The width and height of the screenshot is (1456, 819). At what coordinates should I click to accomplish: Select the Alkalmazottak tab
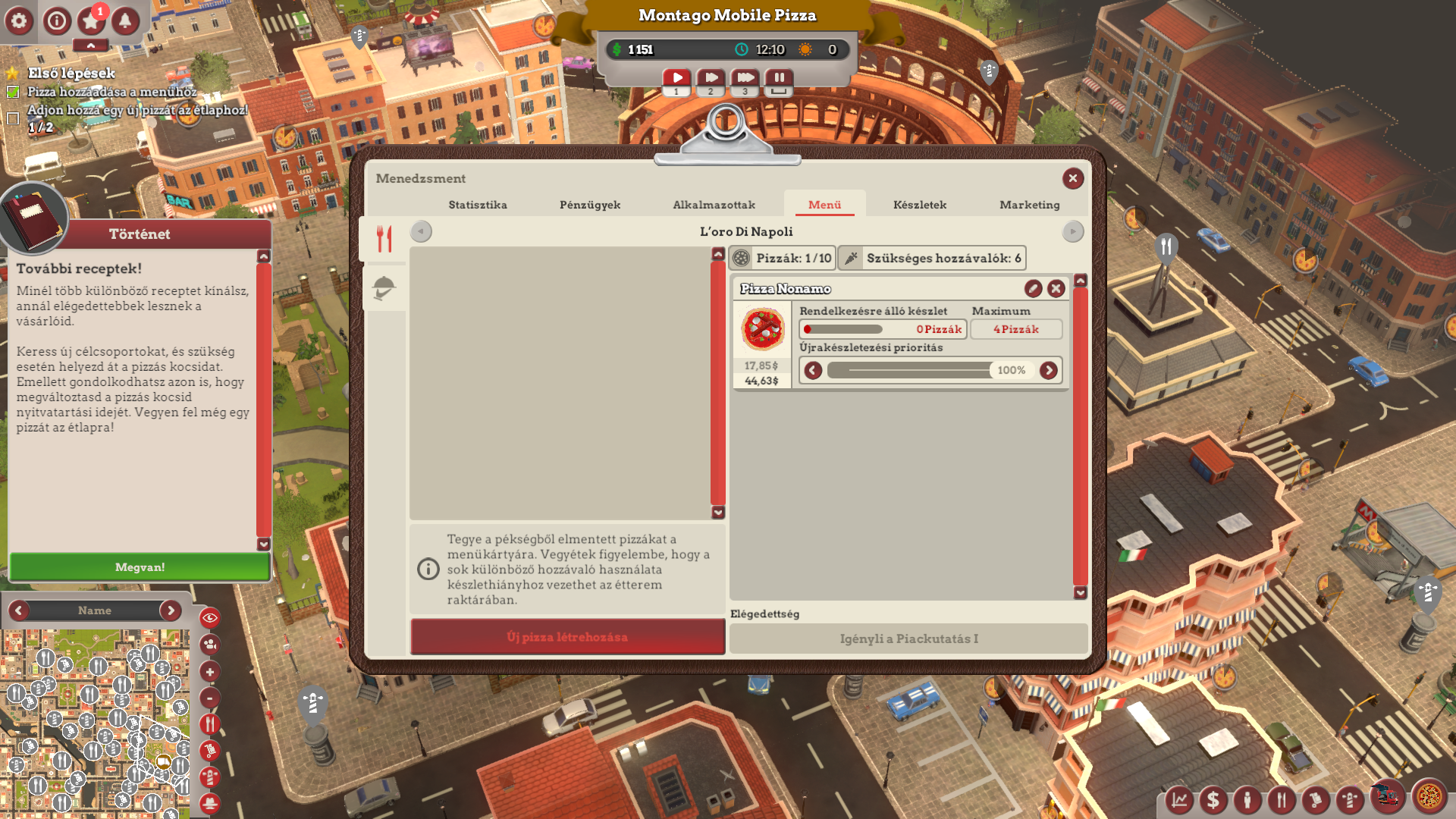(x=714, y=205)
